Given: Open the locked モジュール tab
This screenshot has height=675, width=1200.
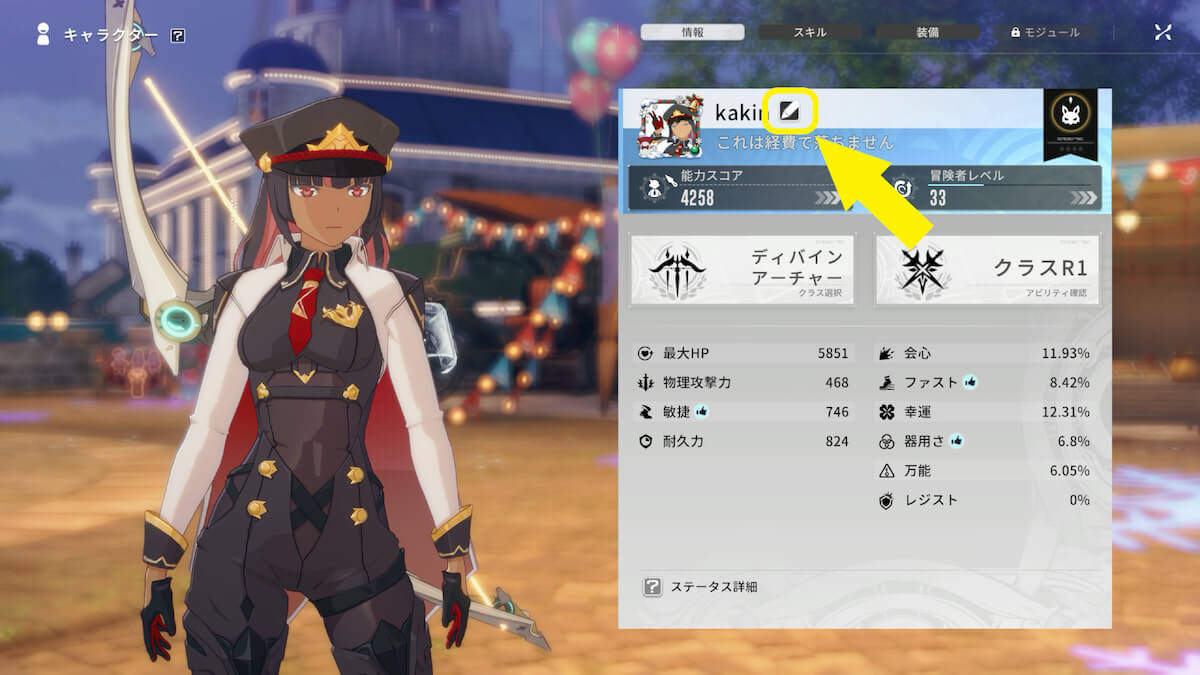Looking at the screenshot, I should (1045, 32).
